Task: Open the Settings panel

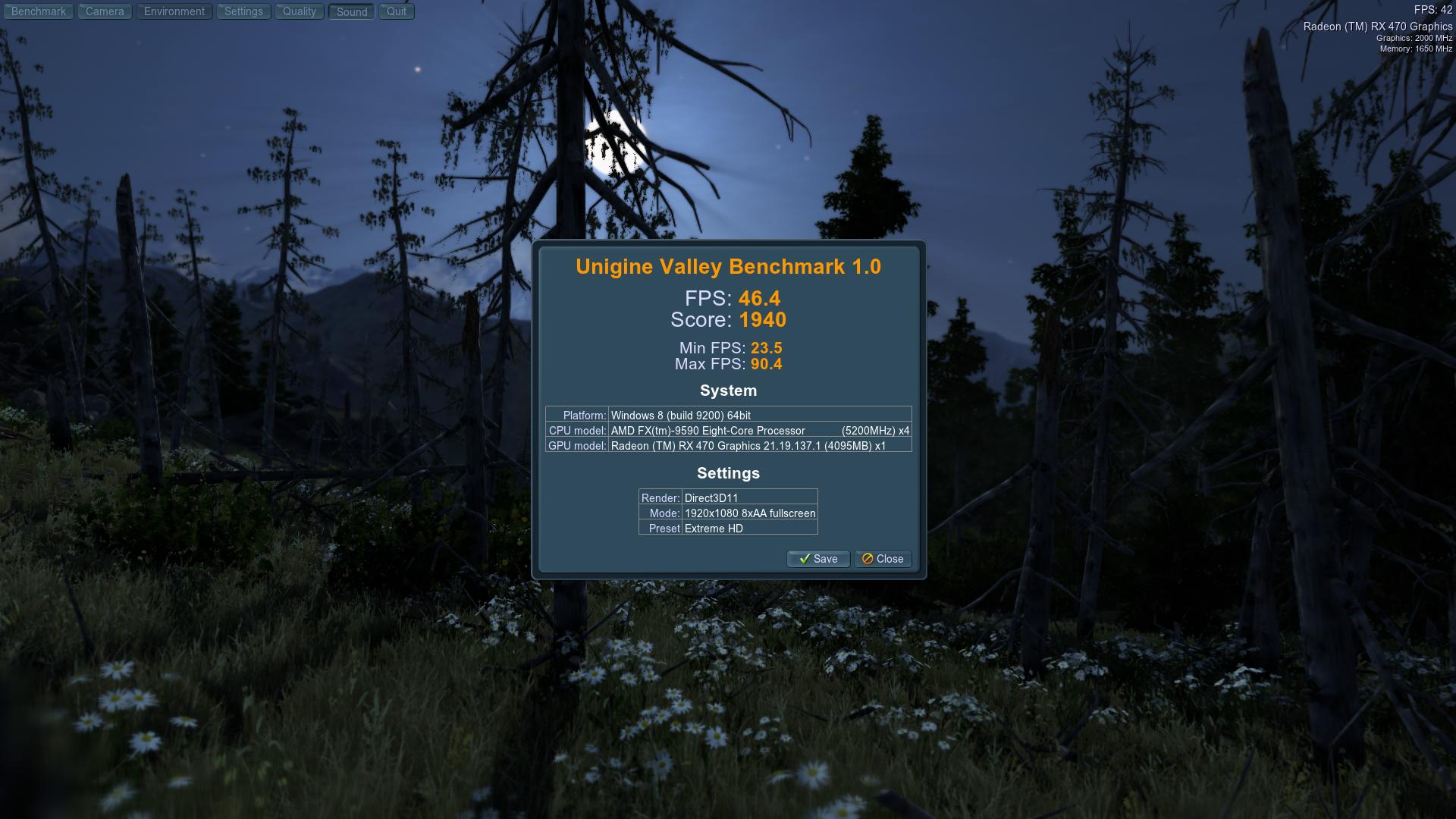Action: click(243, 11)
